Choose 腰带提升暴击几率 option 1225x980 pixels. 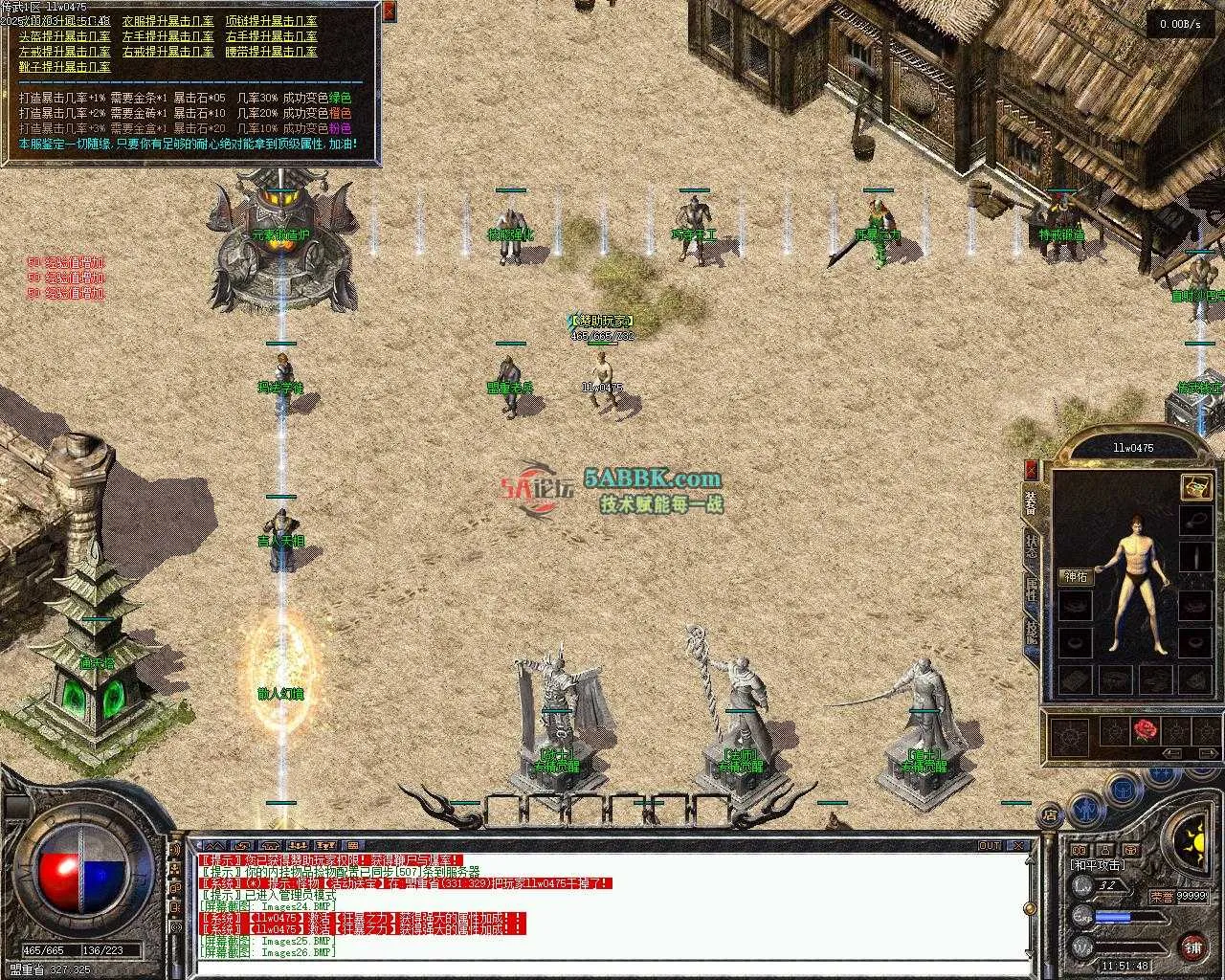click(x=271, y=52)
